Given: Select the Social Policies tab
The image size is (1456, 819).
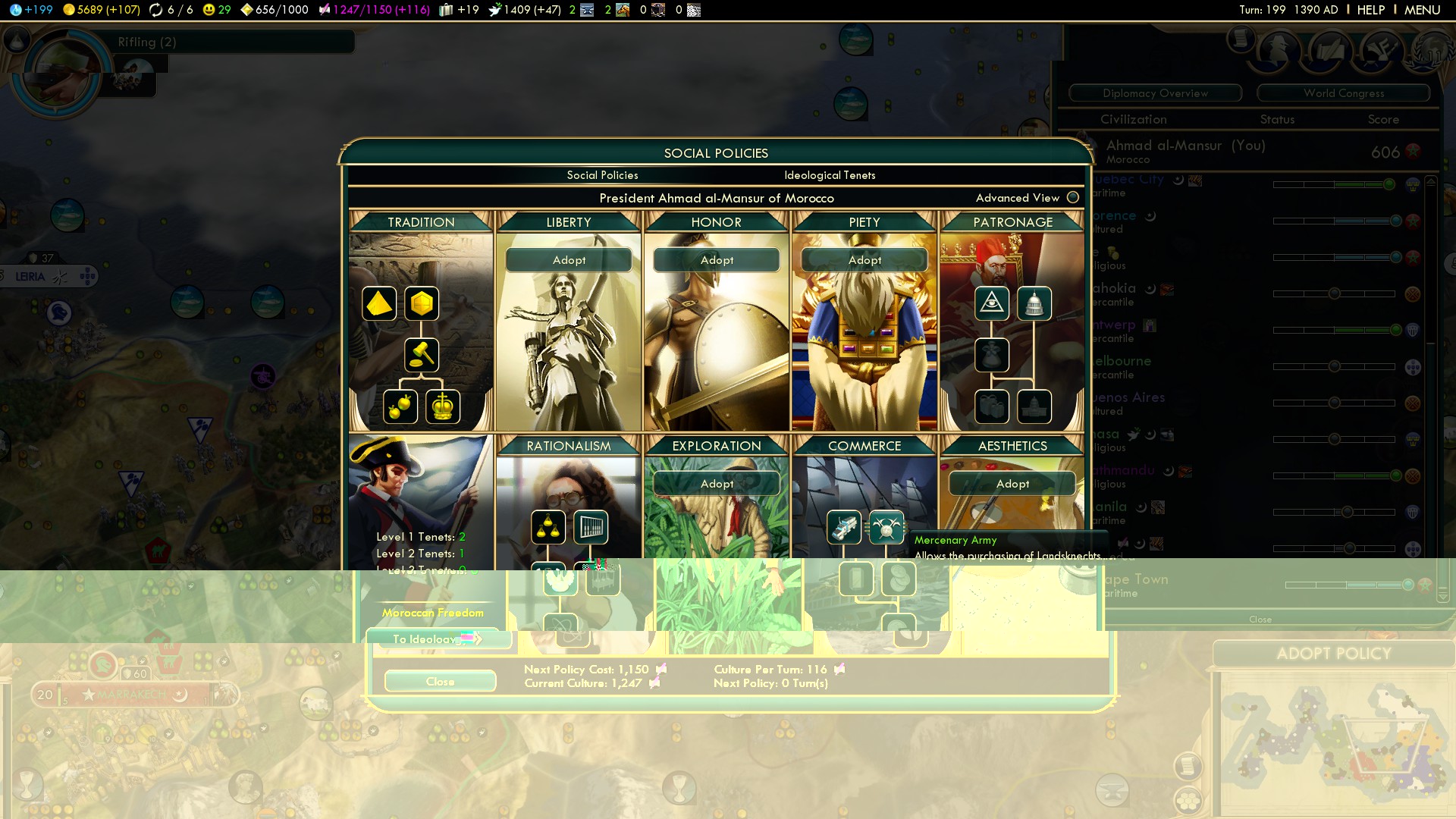Looking at the screenshot, I should tap(602, 175).
